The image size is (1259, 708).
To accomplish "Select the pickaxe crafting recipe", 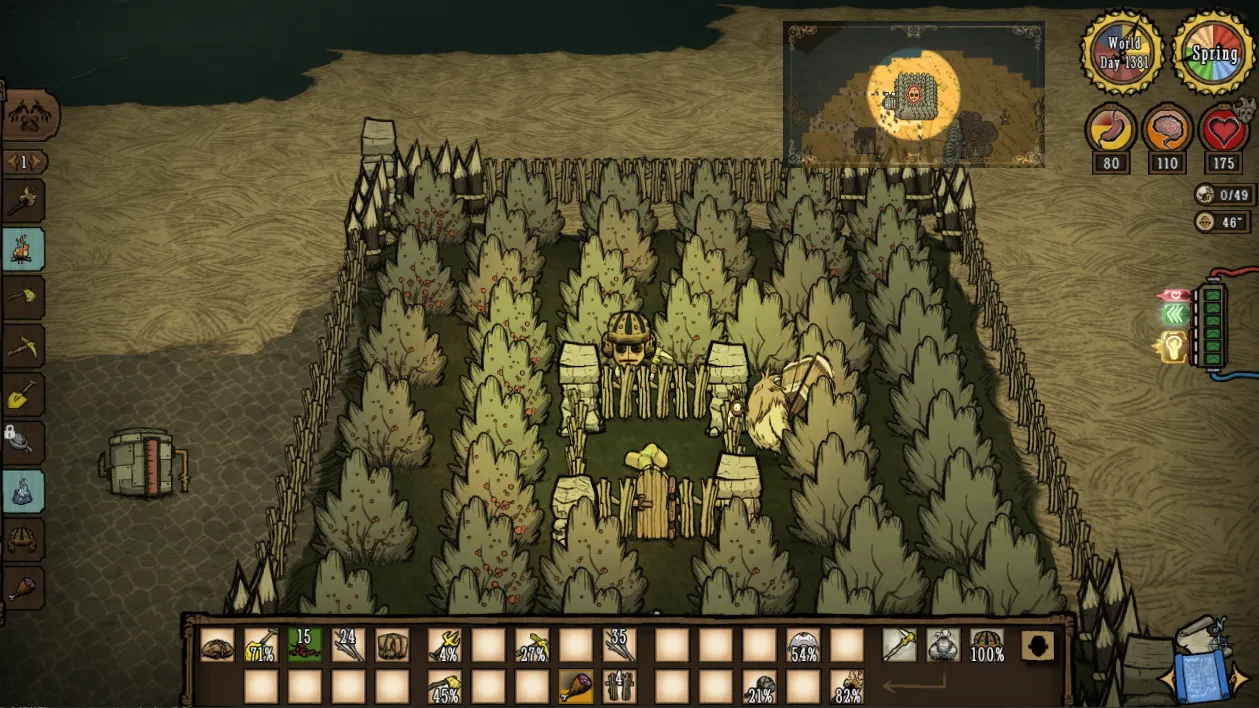I will (23, 346).
